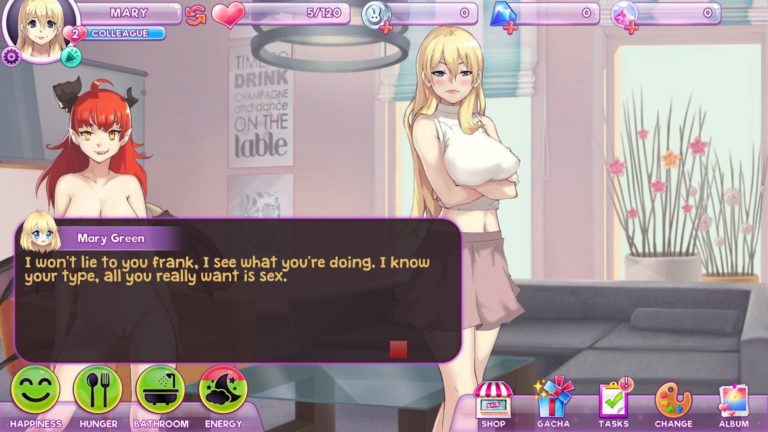Select the Hunger fork and spoon icon

pyautogui.click(x=98, y=390)
